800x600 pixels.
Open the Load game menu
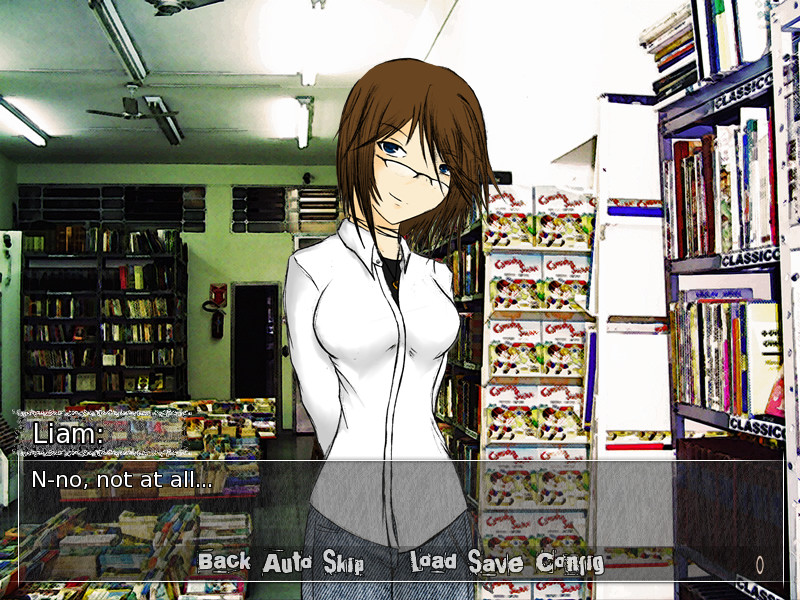click(433, 563)
